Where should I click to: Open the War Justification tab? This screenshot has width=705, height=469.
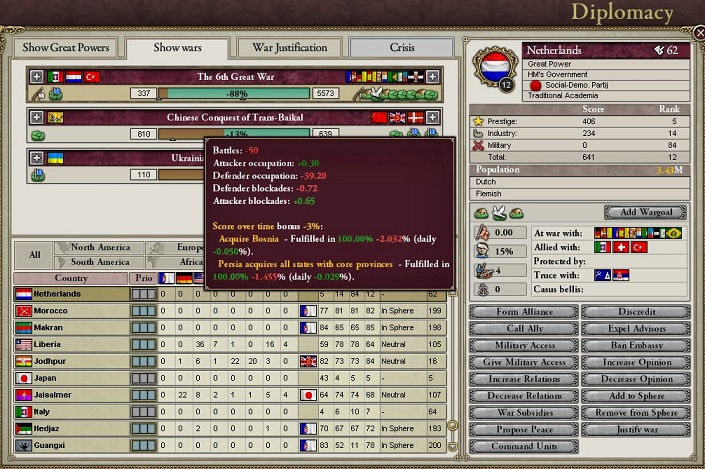click(x=289, y=48)
